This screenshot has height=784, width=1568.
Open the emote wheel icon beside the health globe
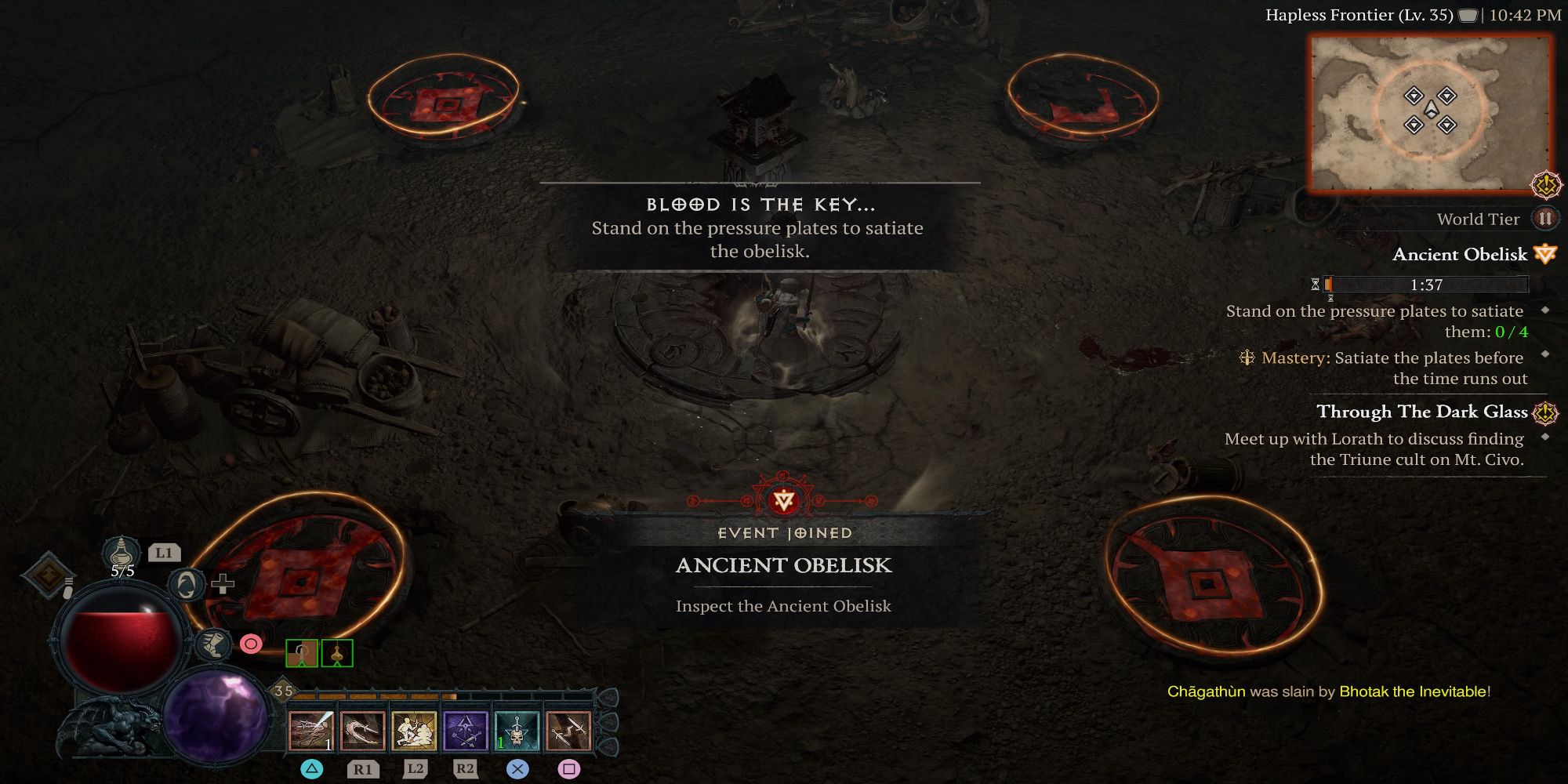coord(187,584)
